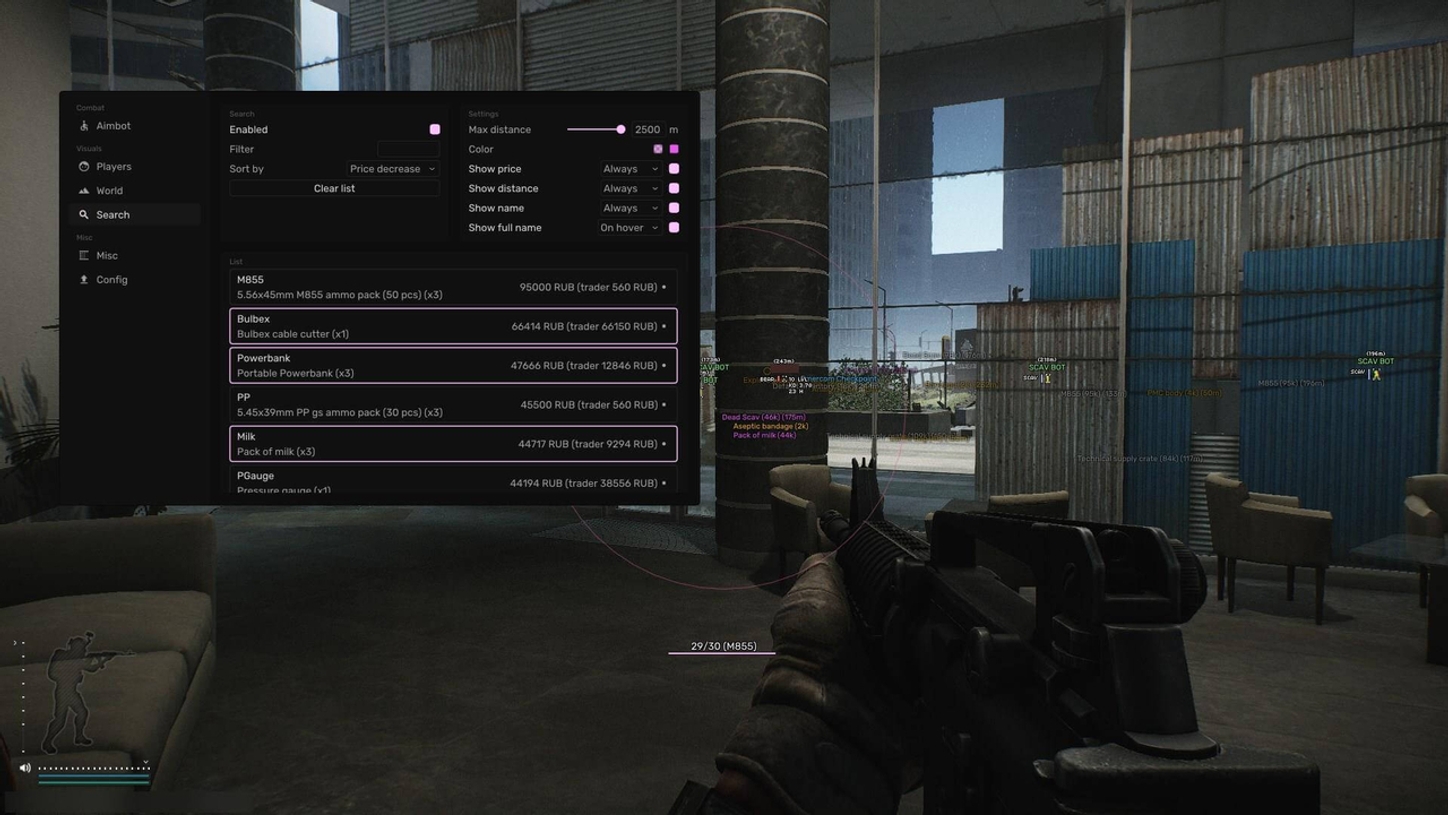The height and width of the screenshot is (815, 1448).
Task: Switch to the Search section
Action: 112,214
